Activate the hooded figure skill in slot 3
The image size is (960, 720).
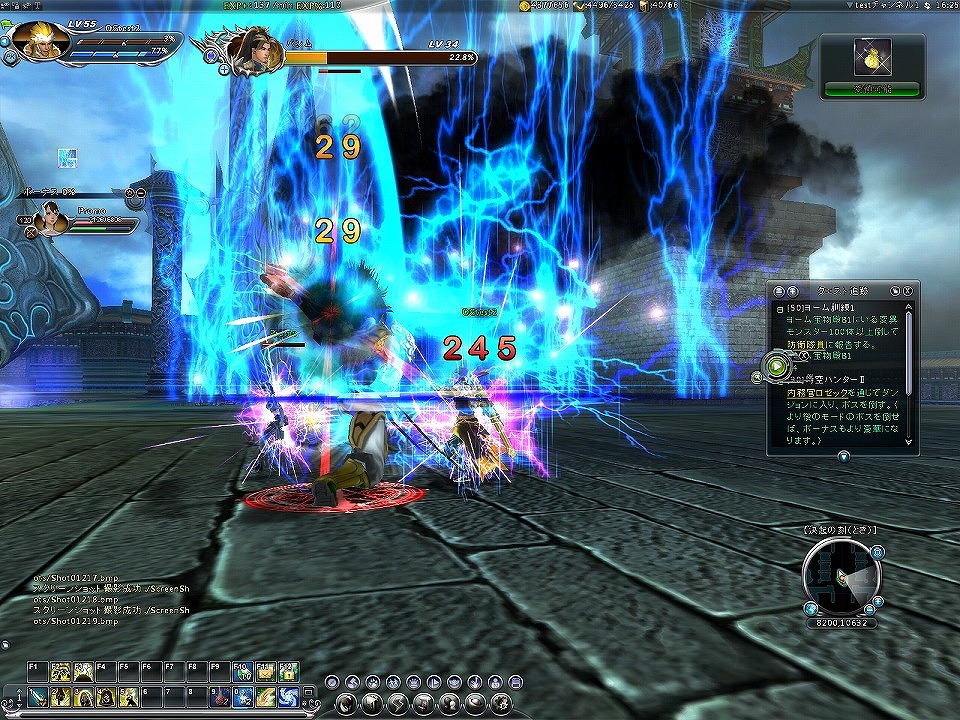[83, 696]
